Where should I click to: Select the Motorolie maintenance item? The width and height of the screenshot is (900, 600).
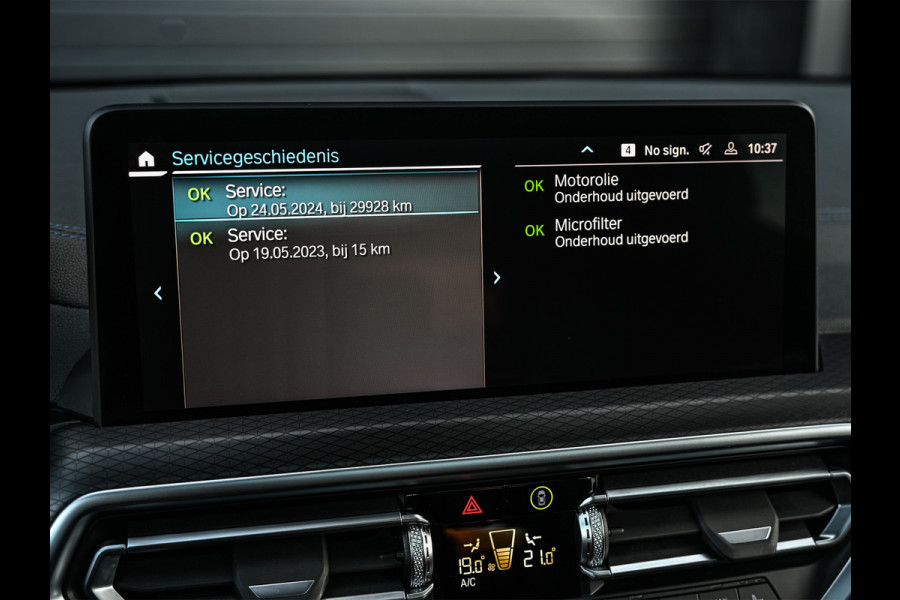click(620, 188)
